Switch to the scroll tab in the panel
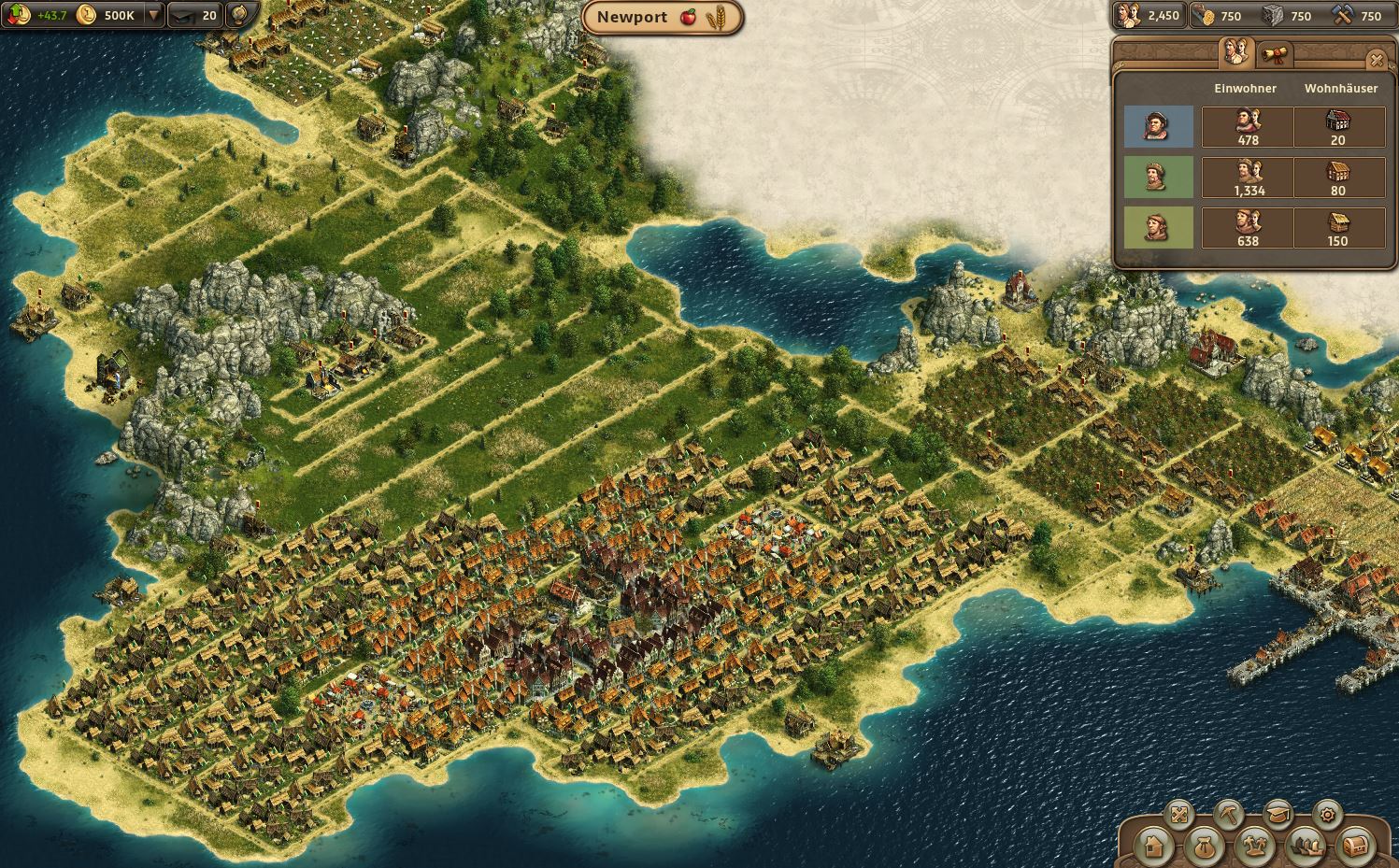This screenshot has width=1399, height=868. coord(1273,54)
